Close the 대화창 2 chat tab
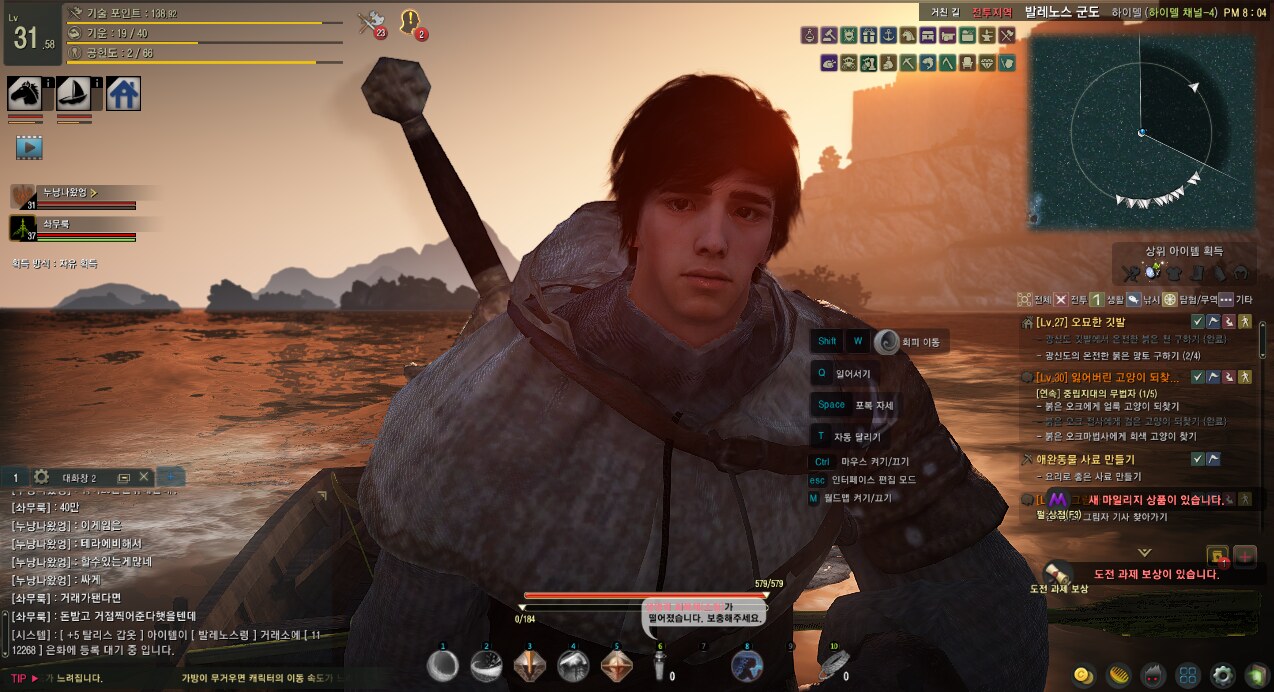The height and width of the screenshot is (692, 1274). [x=144, y=477]
